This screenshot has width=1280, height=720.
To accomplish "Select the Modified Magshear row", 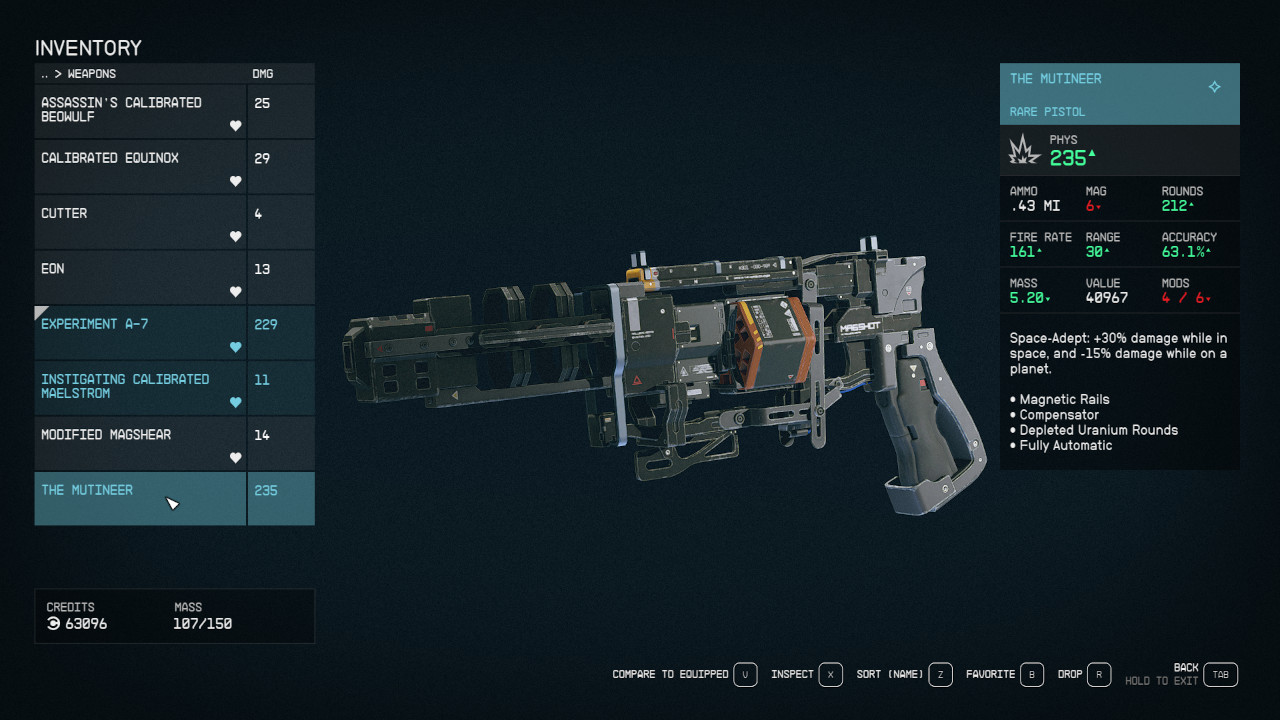I will 140,442.
